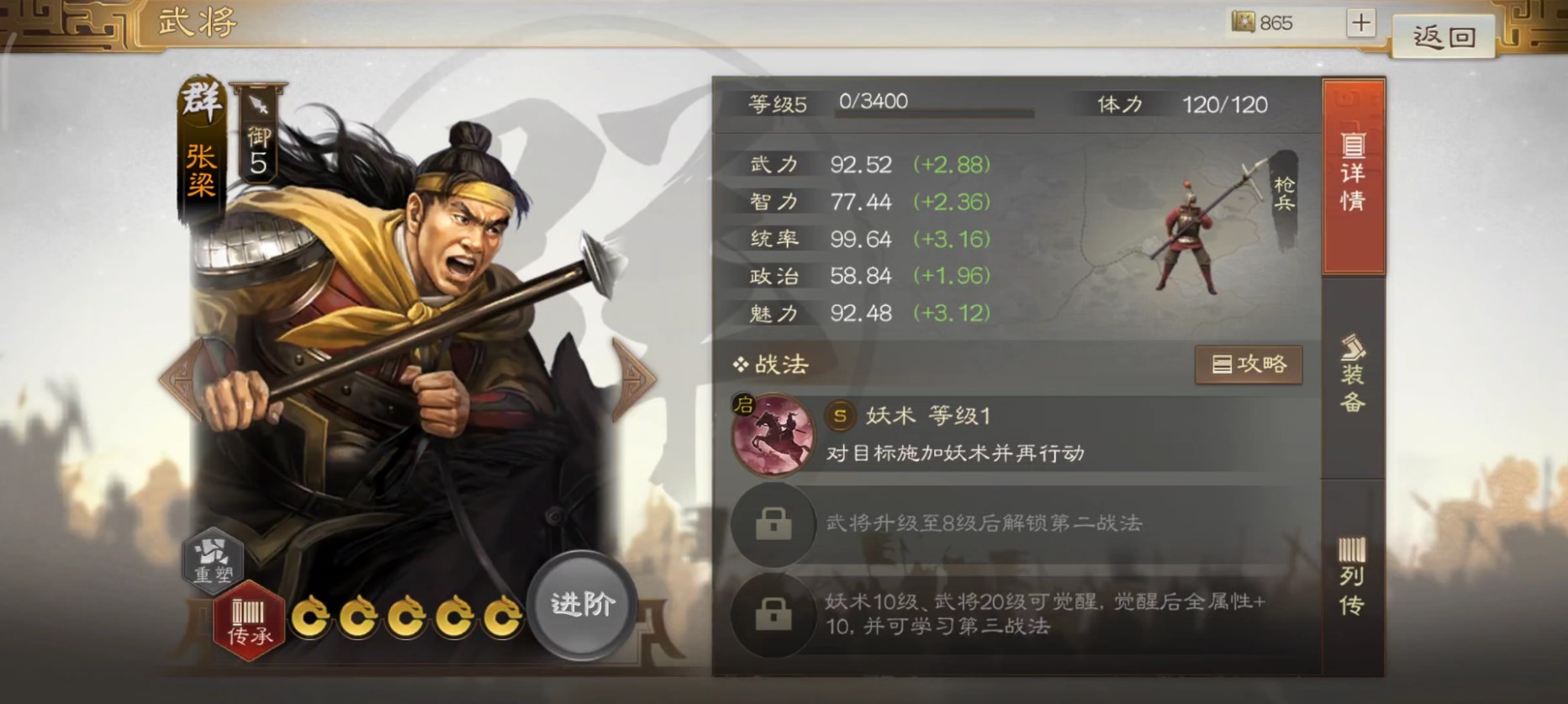Screen dimensions: 1568x704
Task: Click the currency chest icon showing 865
Action: point(1242,24)
